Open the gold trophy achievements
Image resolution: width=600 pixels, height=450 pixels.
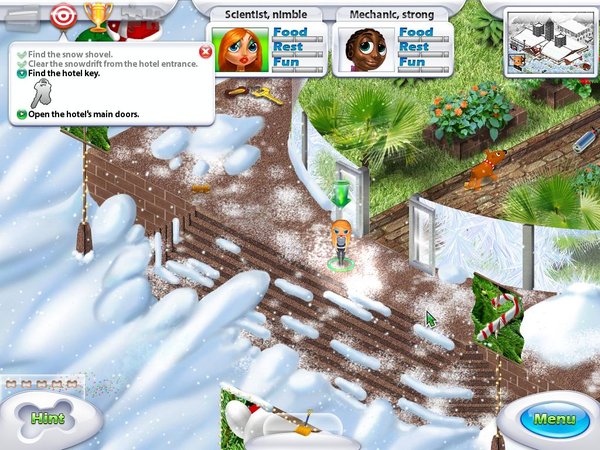[98, 16]
